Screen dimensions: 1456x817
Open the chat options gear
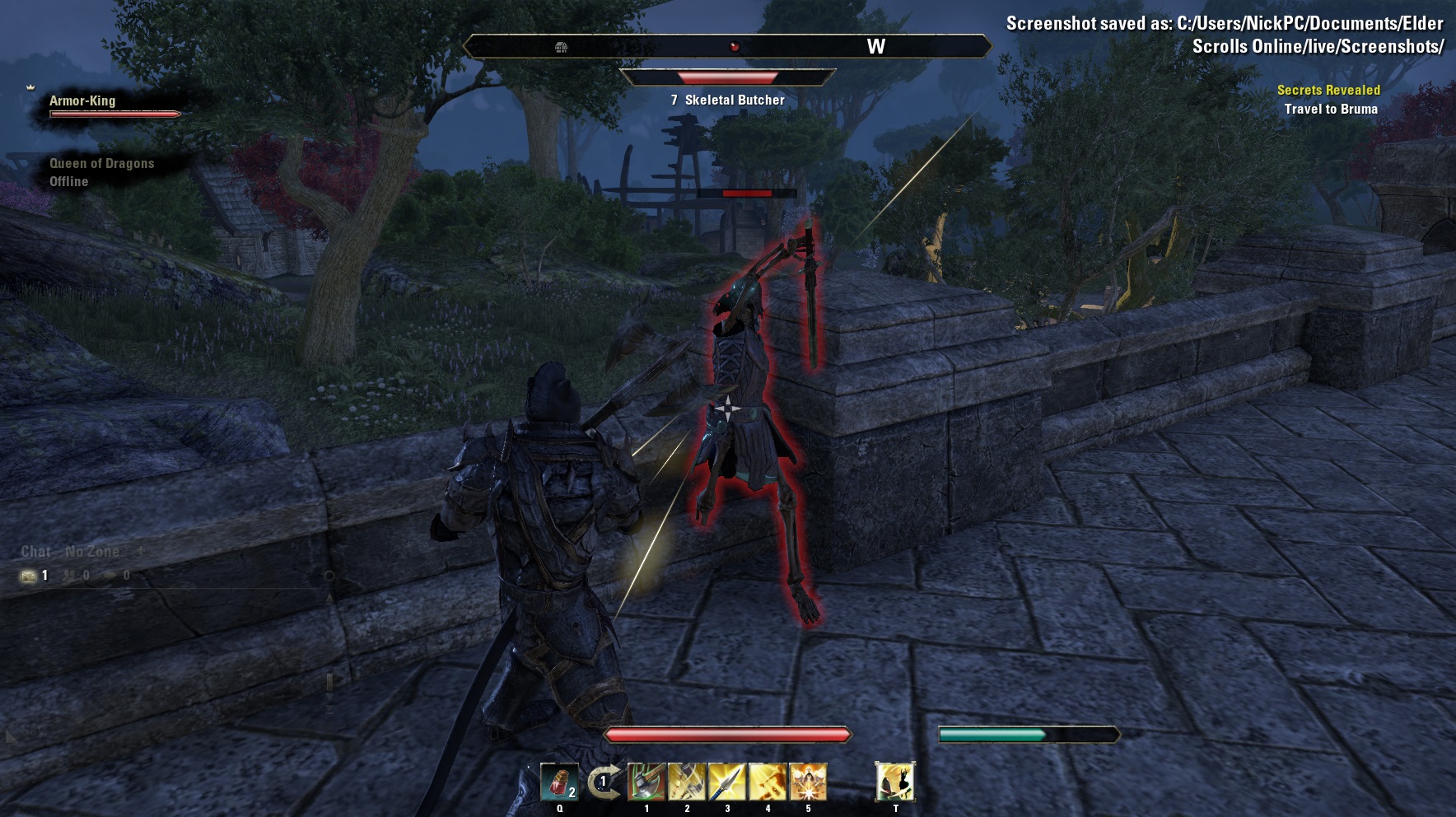pyautogui.click(x=329, y=576)
